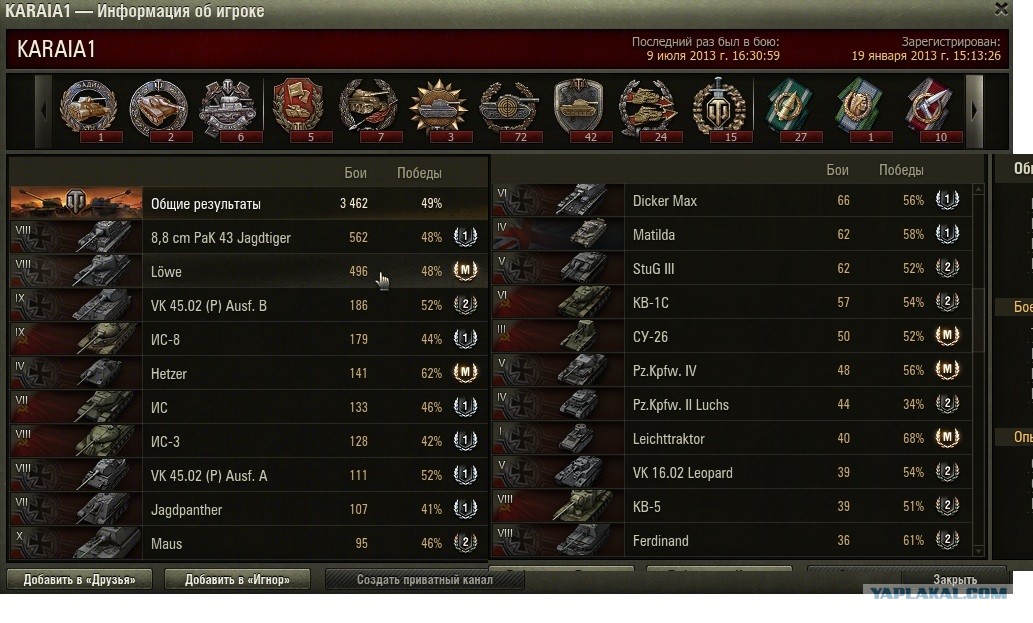Click the "Закрыть" button
Screen dimensions: 1033x623
955,579
